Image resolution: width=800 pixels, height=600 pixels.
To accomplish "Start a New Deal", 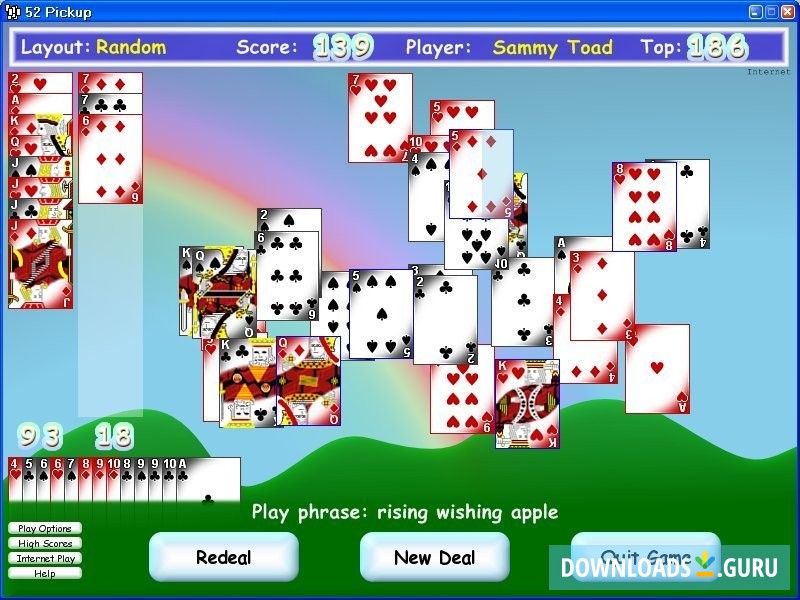I will click(x=434, y=557).
